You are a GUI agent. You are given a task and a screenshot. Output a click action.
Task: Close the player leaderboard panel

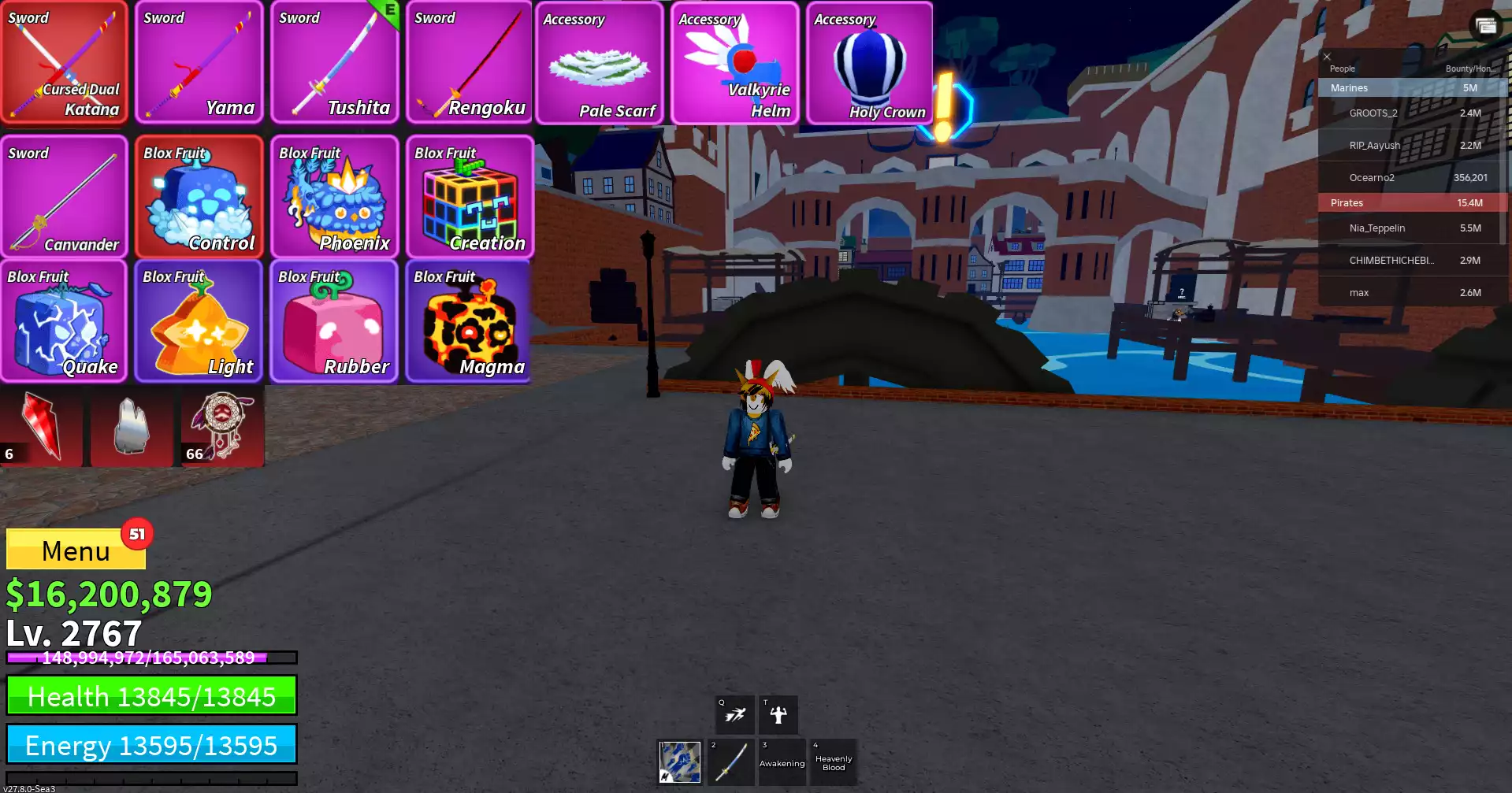pyautogui.click(x=1327, y=57)
